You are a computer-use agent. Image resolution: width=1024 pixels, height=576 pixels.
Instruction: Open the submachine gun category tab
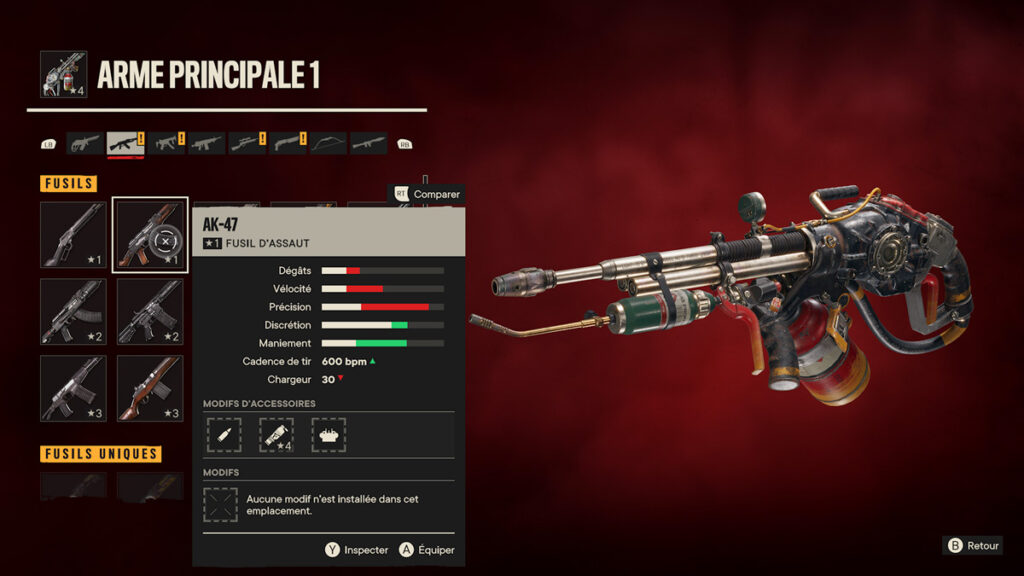click(167, 143)
